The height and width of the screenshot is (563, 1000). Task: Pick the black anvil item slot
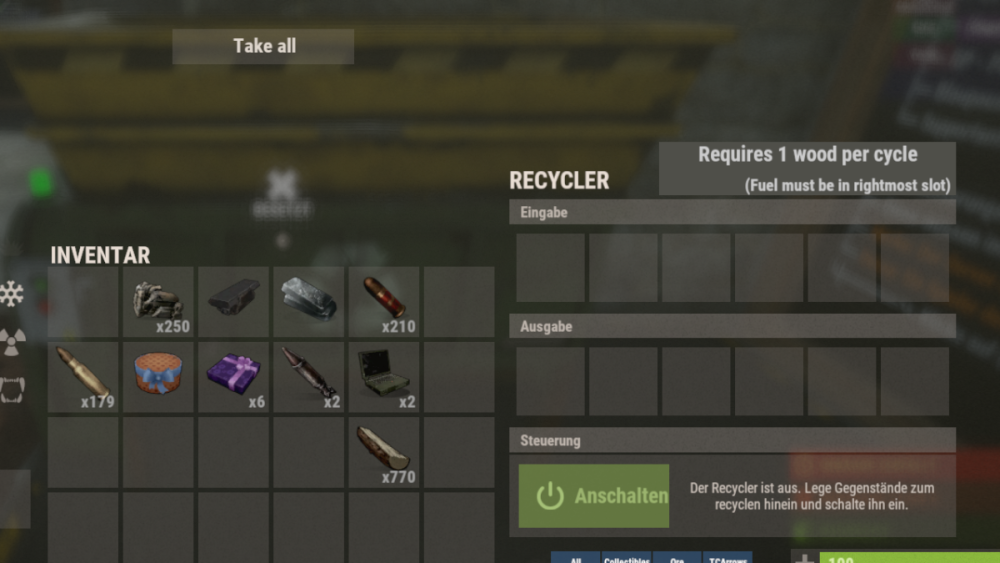tap(234, 301)
